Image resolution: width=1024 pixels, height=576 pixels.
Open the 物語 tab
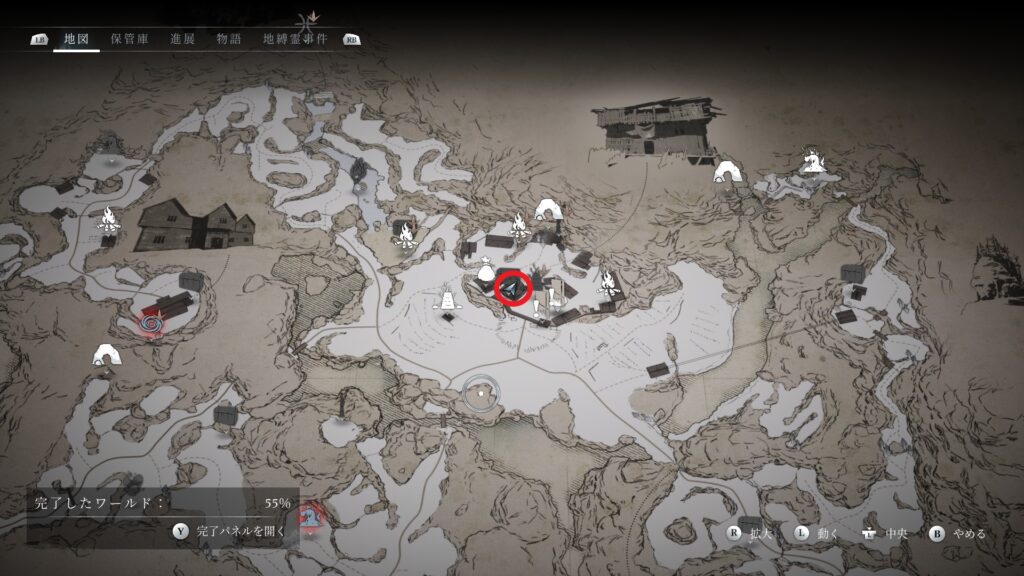tap(229, 39)
